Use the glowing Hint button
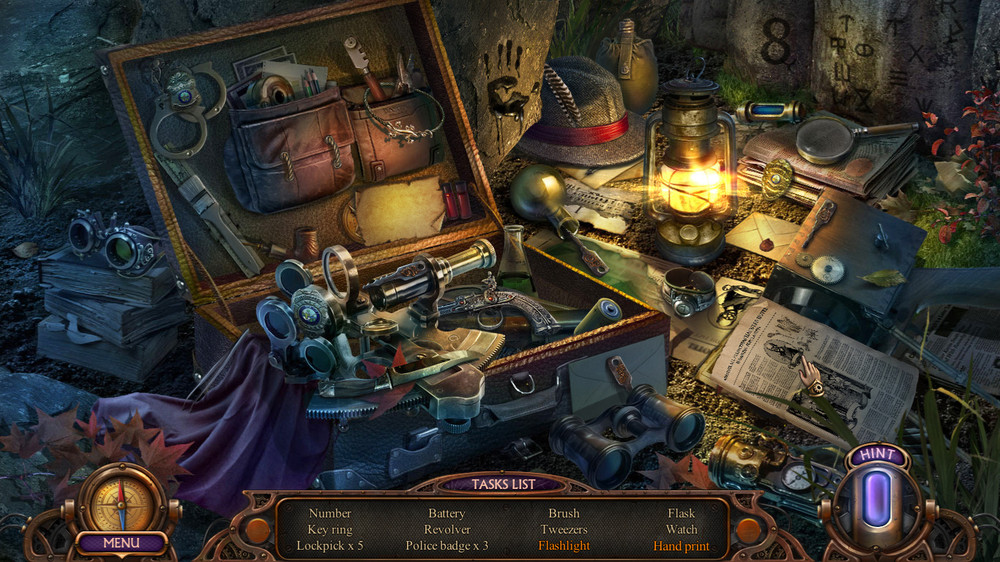This screenshot has width=1000, height=562. 877,499
